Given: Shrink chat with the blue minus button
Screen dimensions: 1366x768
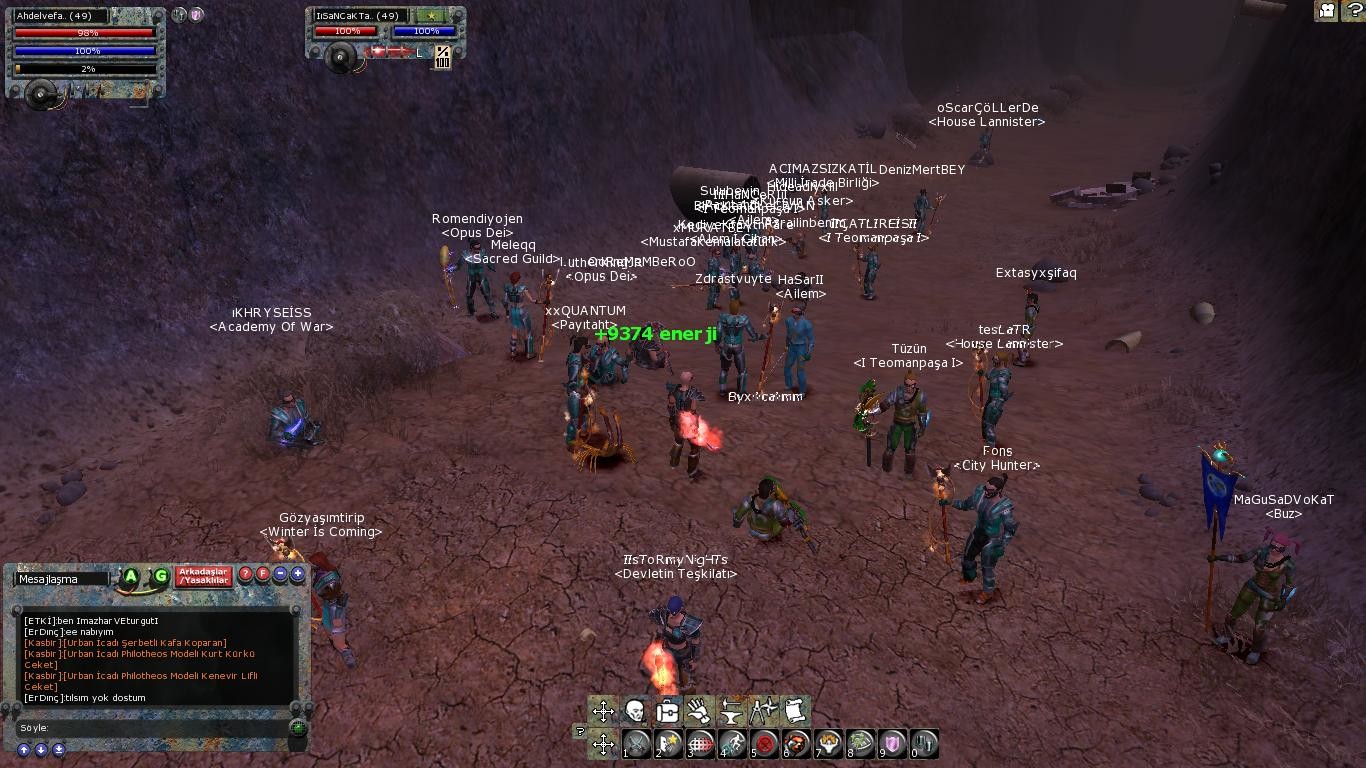Looking at the screenshot, I should (x=280, y=575).
